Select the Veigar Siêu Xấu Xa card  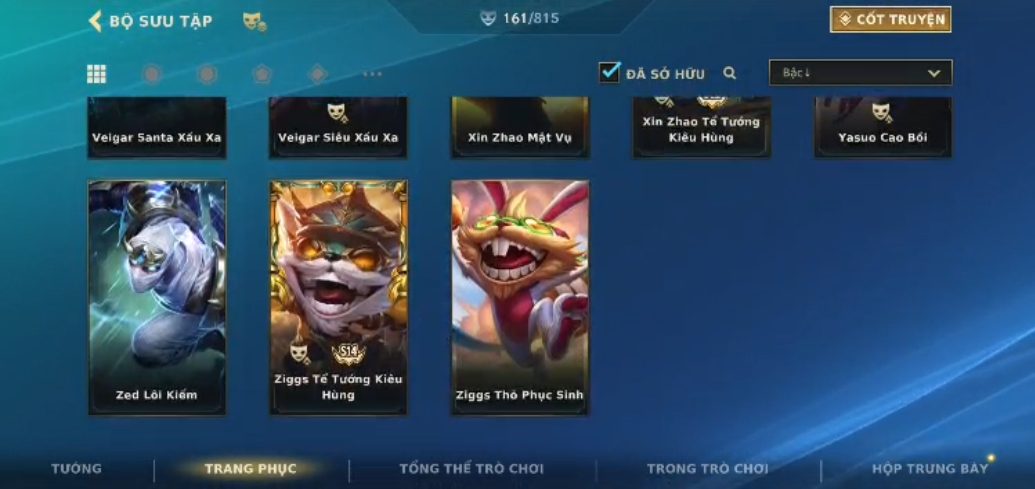(x=338, y=128)
